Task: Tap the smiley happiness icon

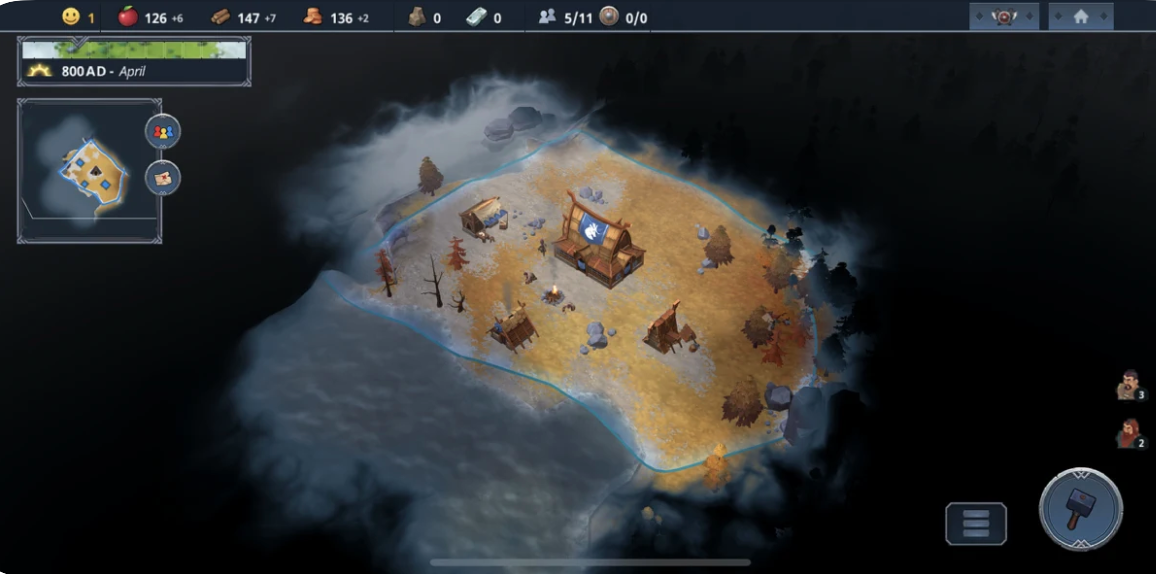Action: [x=70, y=16]
